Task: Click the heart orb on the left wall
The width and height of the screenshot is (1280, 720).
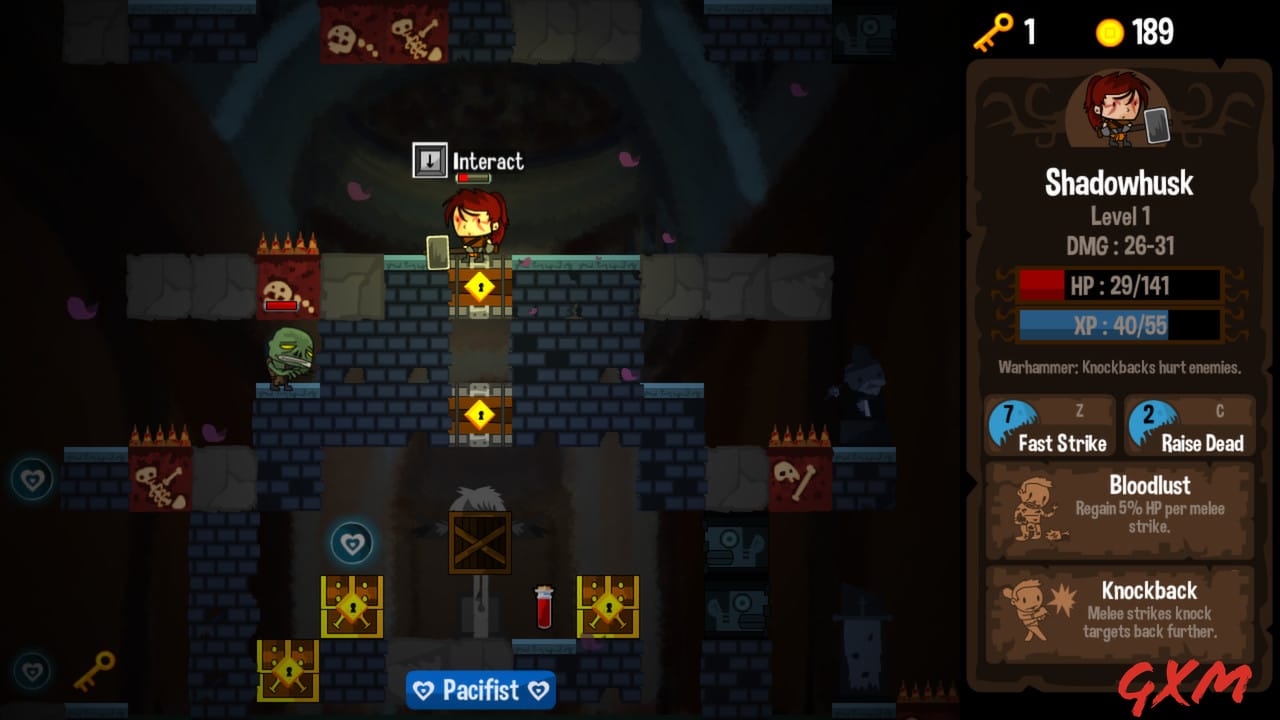Action: coord(33,480)
